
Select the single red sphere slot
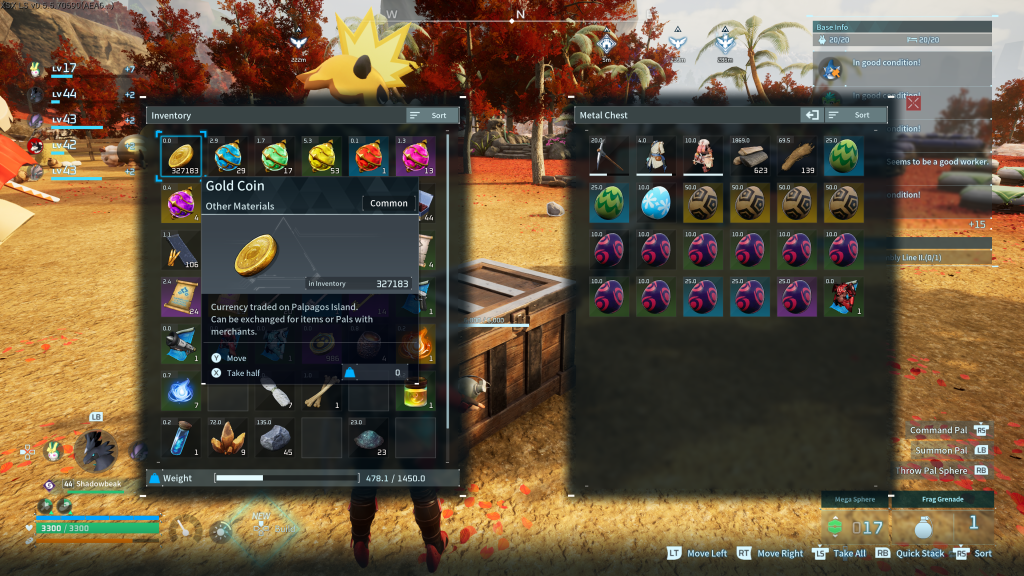[x=369, y=156]
